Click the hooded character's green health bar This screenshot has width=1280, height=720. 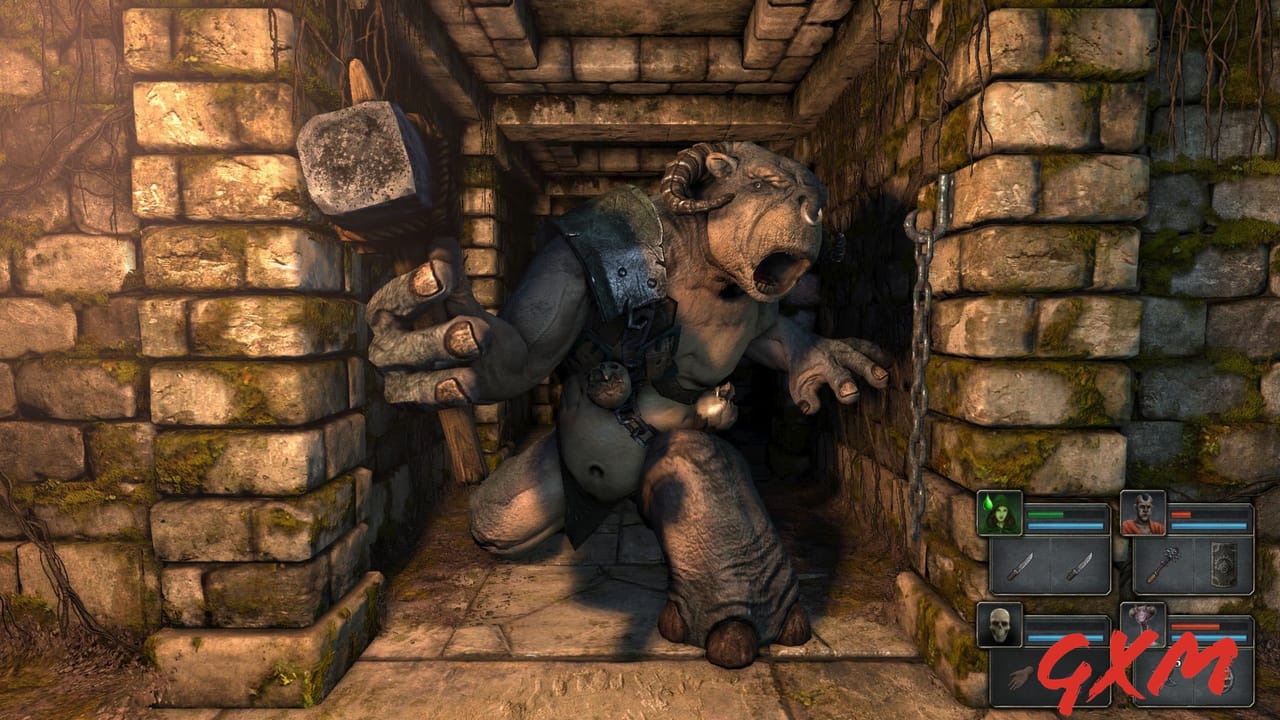(1045, 513)
